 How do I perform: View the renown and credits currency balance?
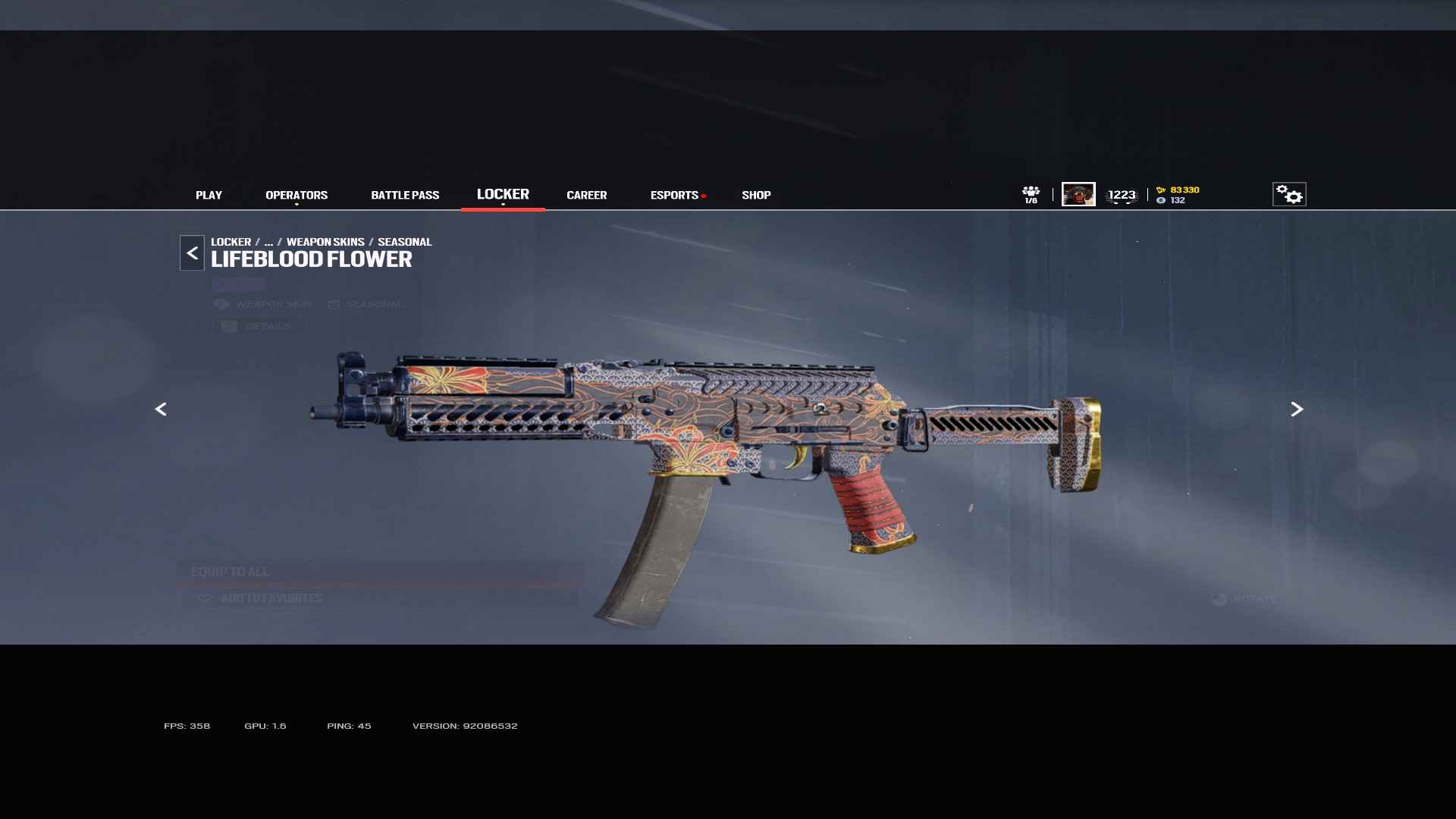[1178, 195]
